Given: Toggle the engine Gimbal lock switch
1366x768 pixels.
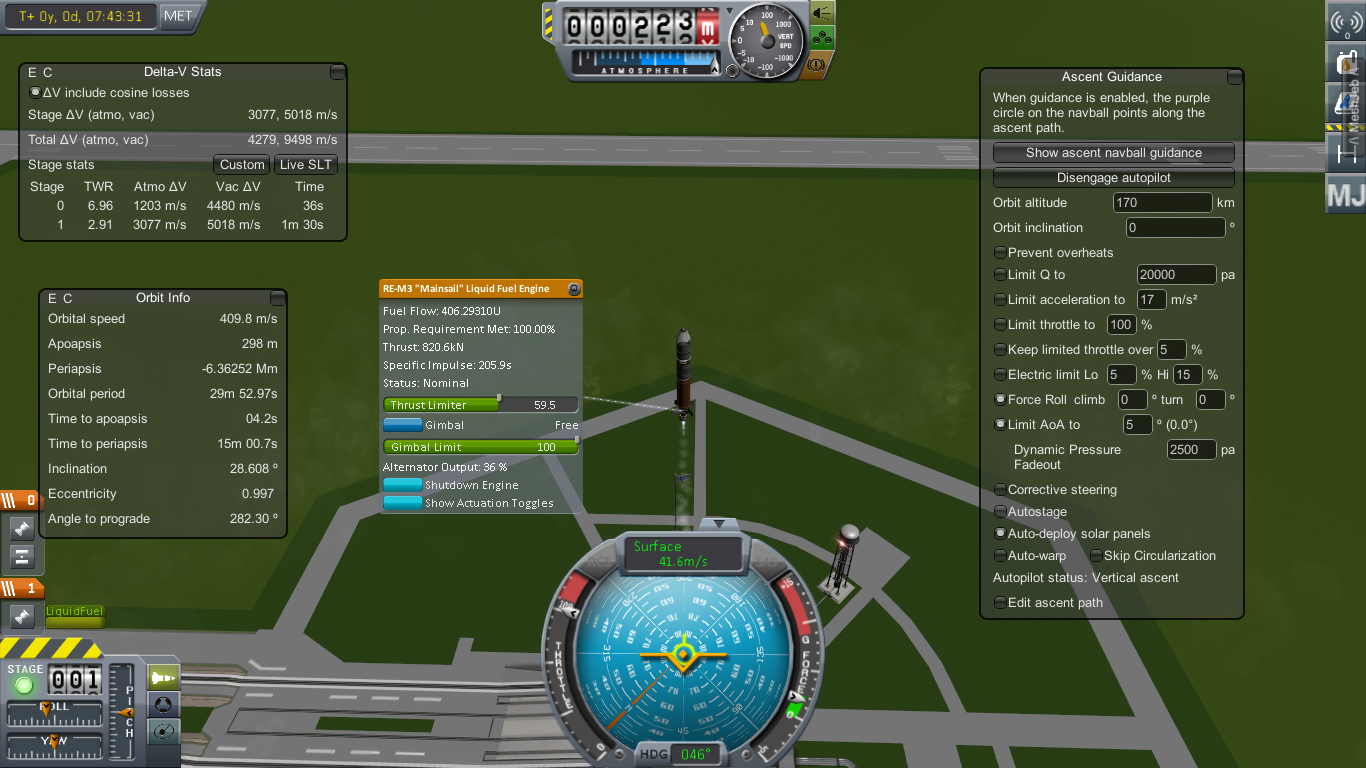Looking at the screenshot, I should pos(403,425).
